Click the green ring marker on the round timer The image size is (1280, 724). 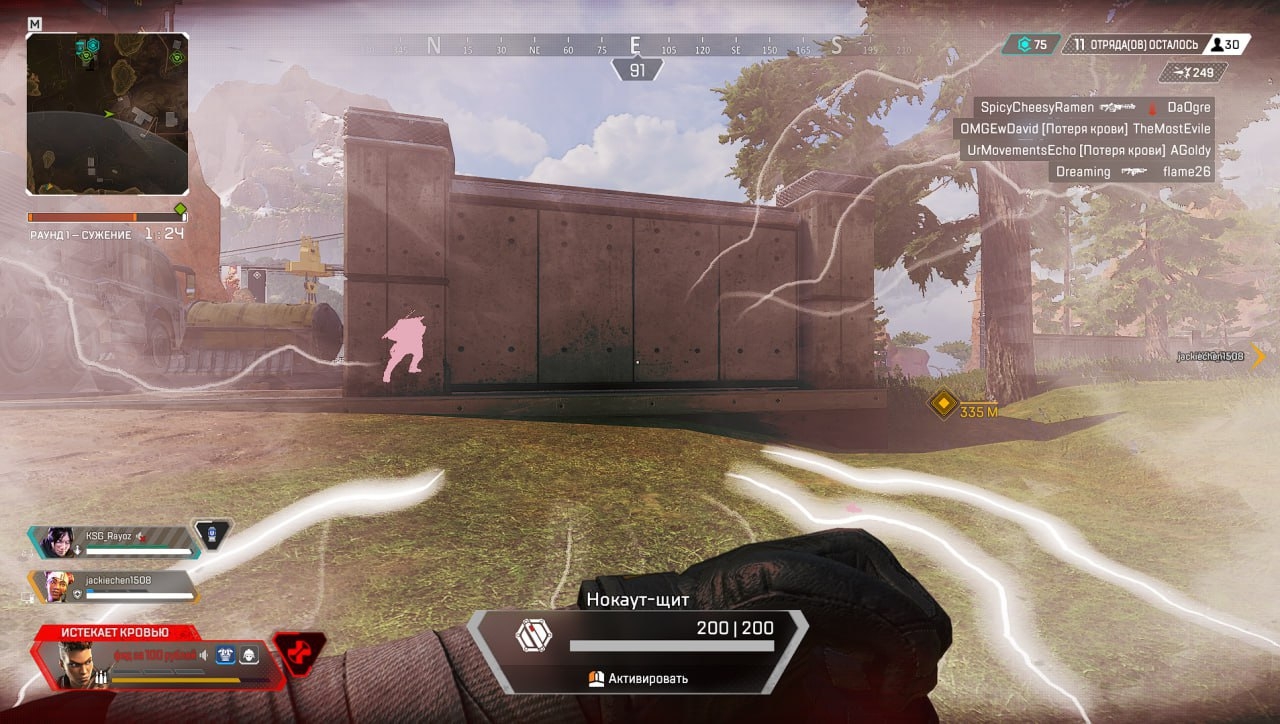click(x=180, y=208)
